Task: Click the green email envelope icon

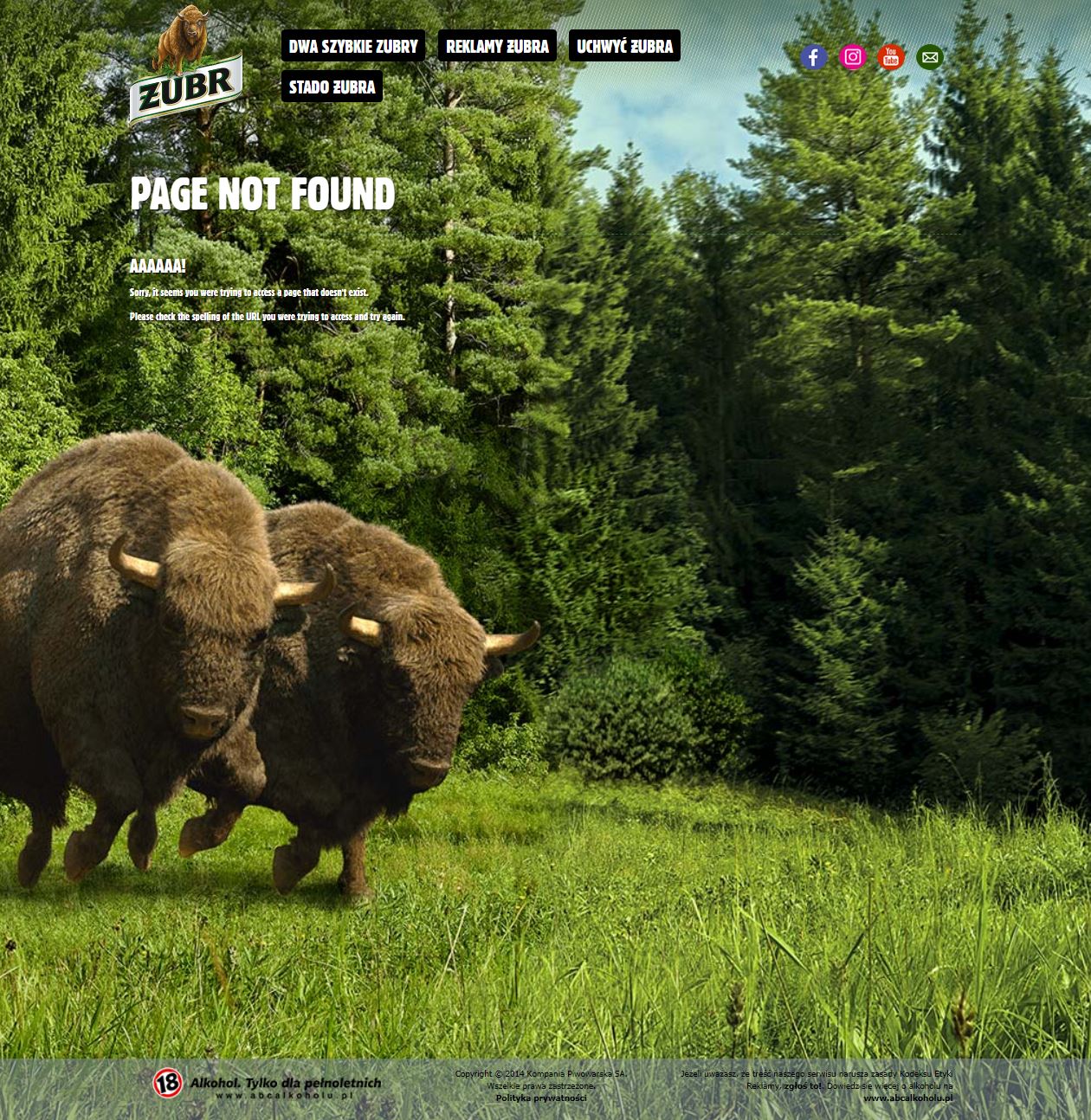Action: [930, 57]
